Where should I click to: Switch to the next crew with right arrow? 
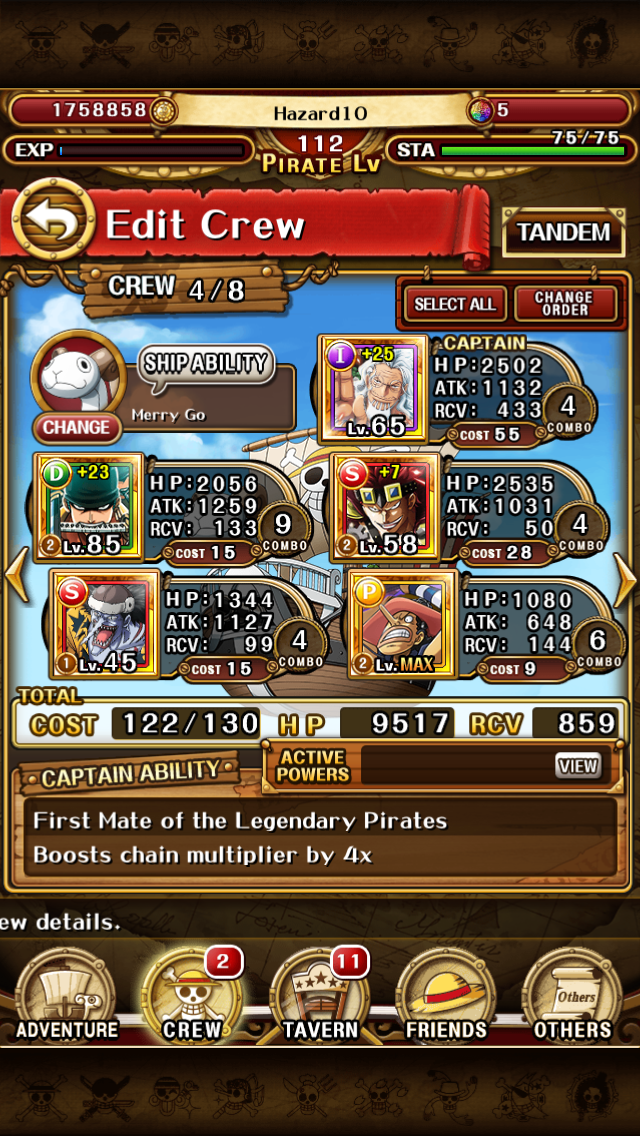[x=625, y=582]
